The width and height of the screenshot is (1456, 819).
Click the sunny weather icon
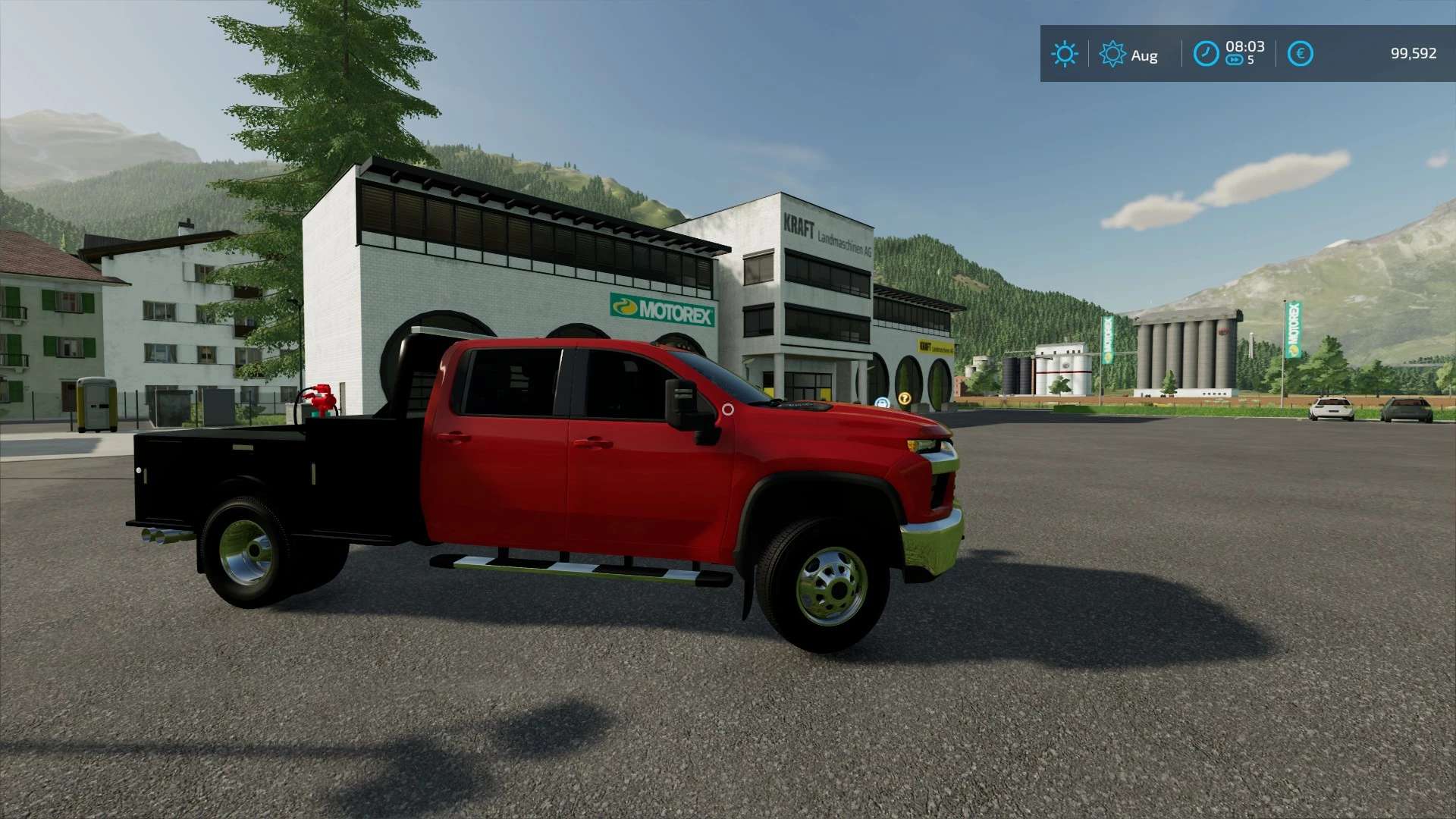pos(1064,54)
